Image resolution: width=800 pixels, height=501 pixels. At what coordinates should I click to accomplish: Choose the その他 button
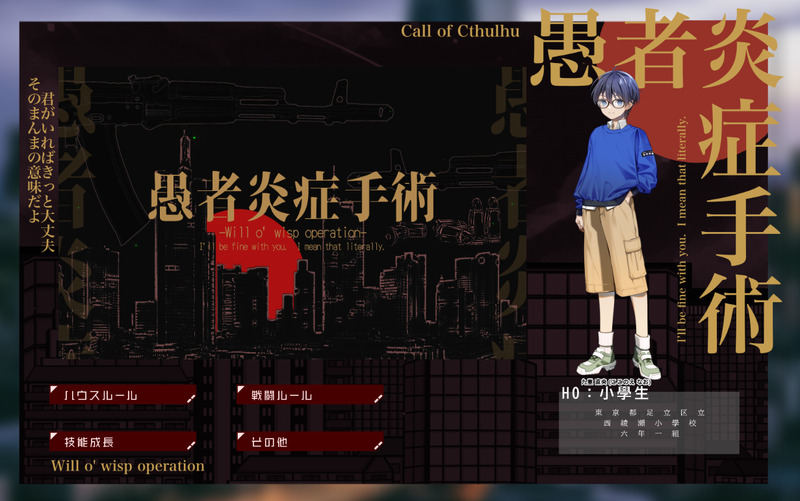310,440
